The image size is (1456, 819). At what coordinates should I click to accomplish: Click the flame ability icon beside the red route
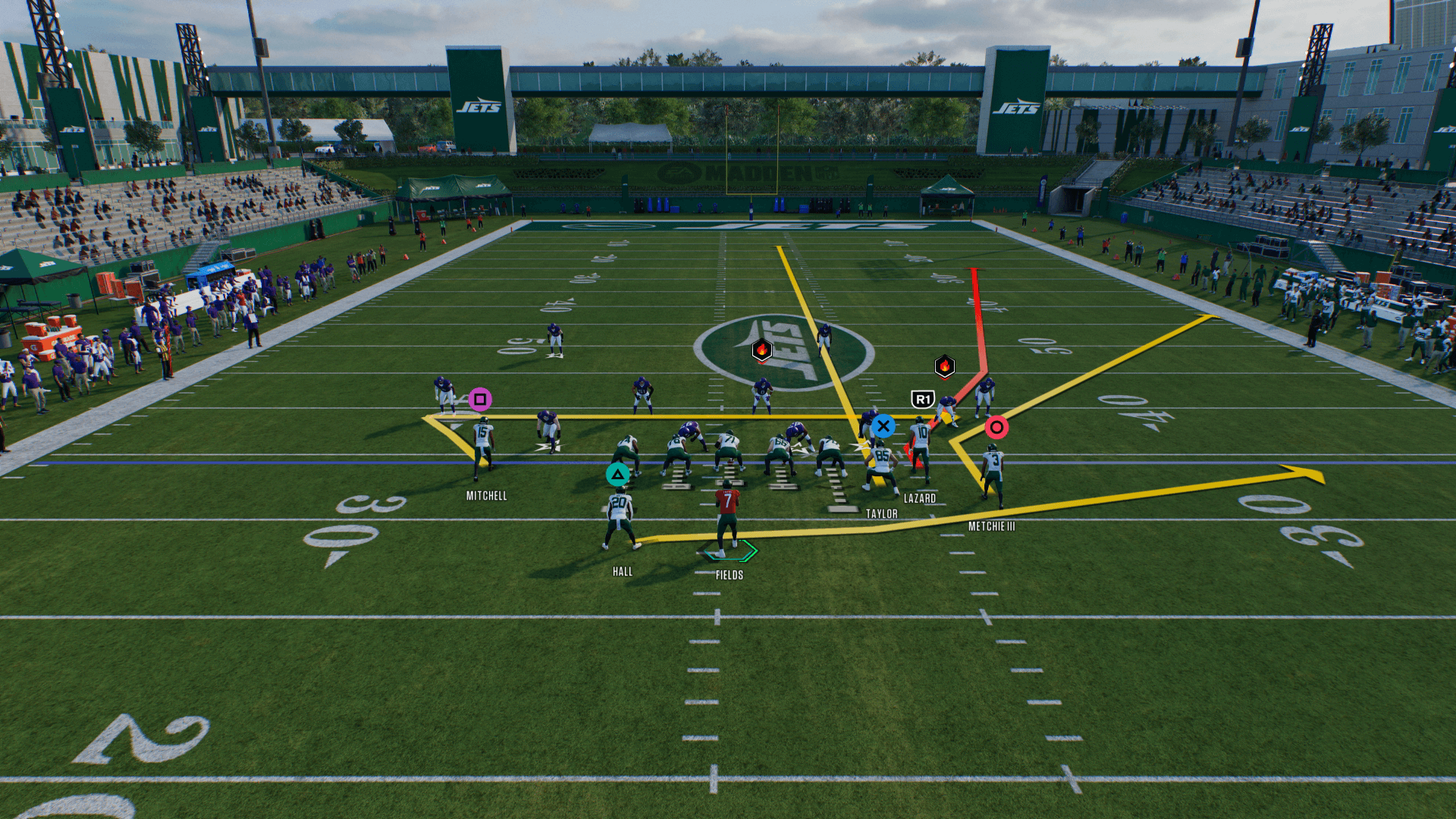pyautogui.click(x=944, y=366)
